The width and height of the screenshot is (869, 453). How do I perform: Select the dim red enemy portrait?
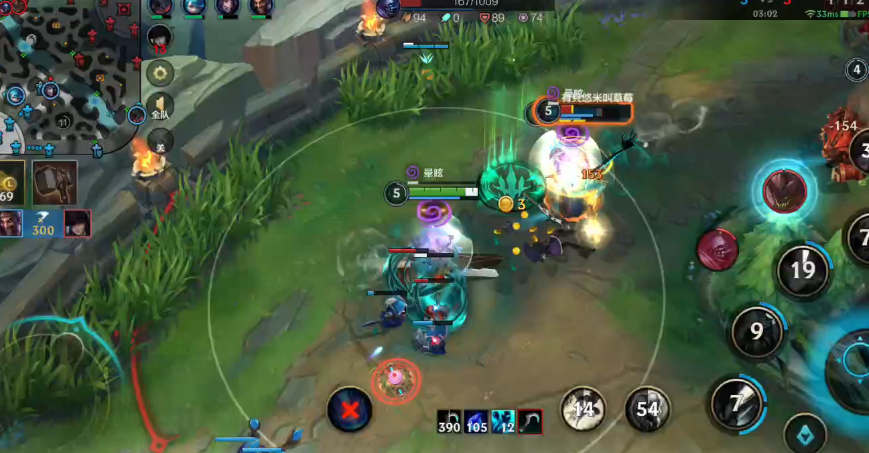coord(717,248)
